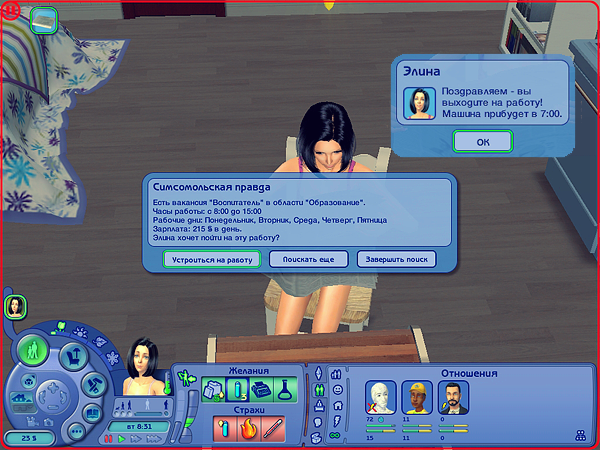The image size is (600, 450).
Task: Select the bearded man relationship portrait
Action: tap(454, 397)
